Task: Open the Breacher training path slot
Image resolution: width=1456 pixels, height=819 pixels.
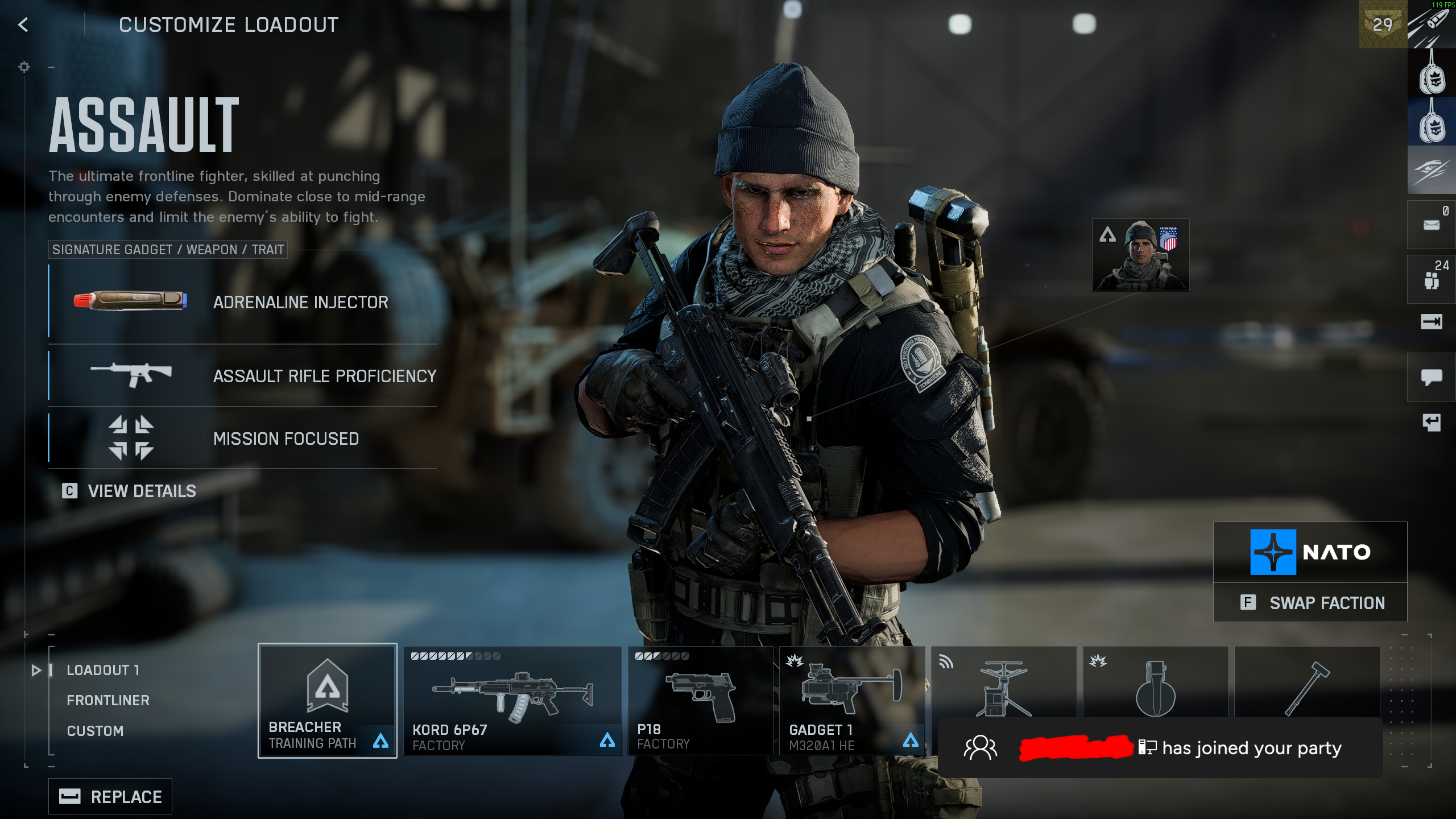Action: click(x=327, y=700)
